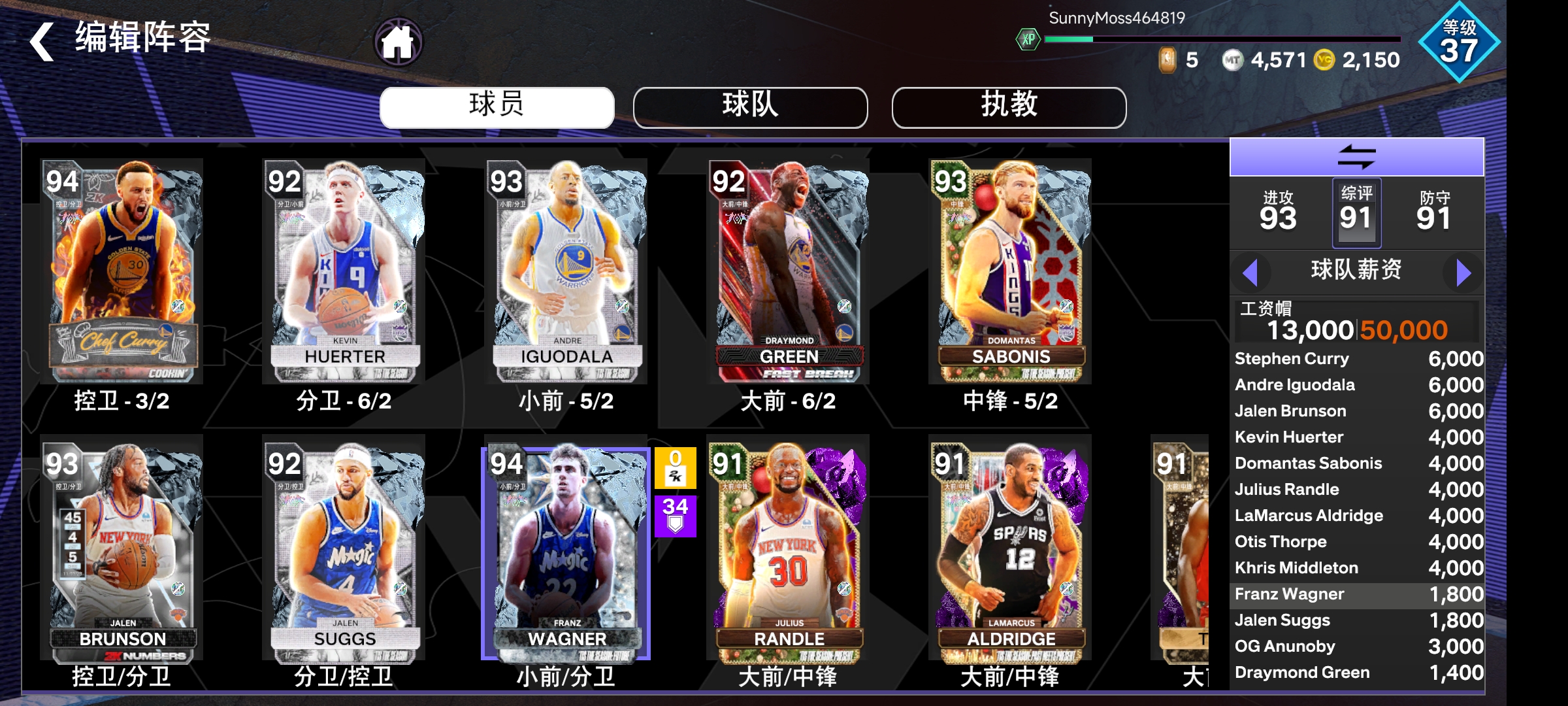The image size is (1568, 706).
Task: Switch to the 球队 tab
Action: click(750, 107)
